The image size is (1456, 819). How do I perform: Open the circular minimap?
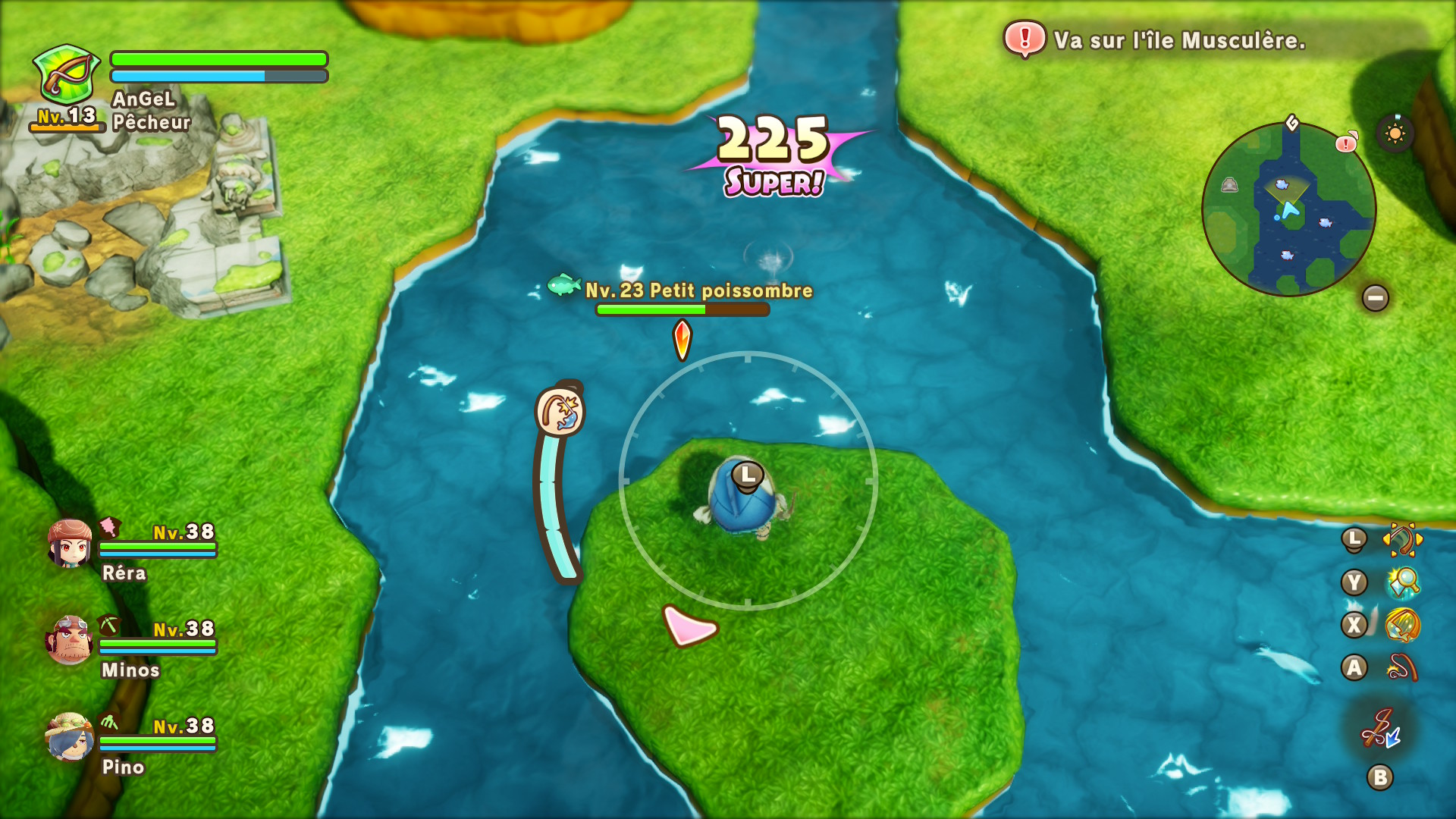pyautogui.click(x=1288, y=209)
